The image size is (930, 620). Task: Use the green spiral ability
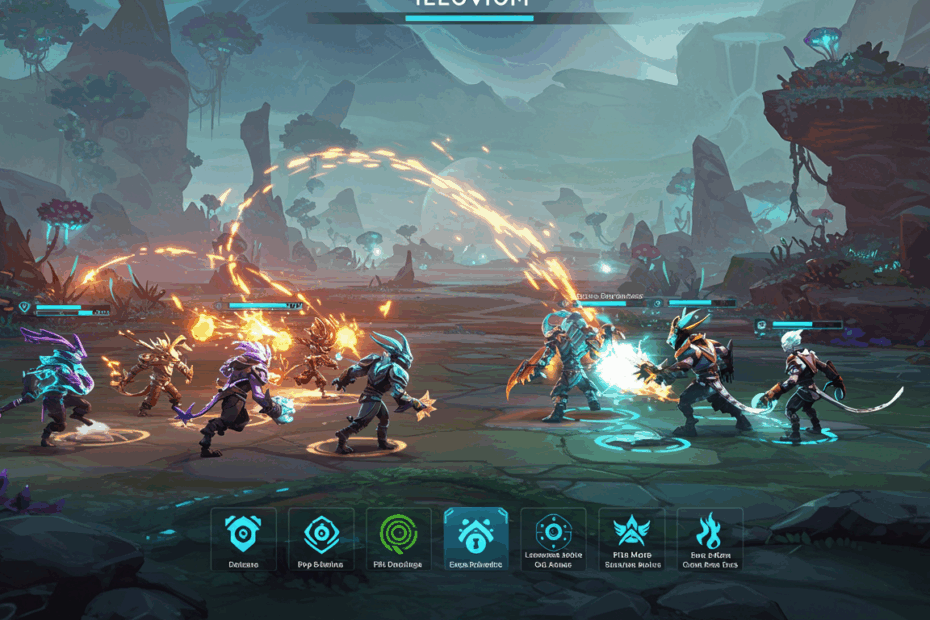coord(399,536)
